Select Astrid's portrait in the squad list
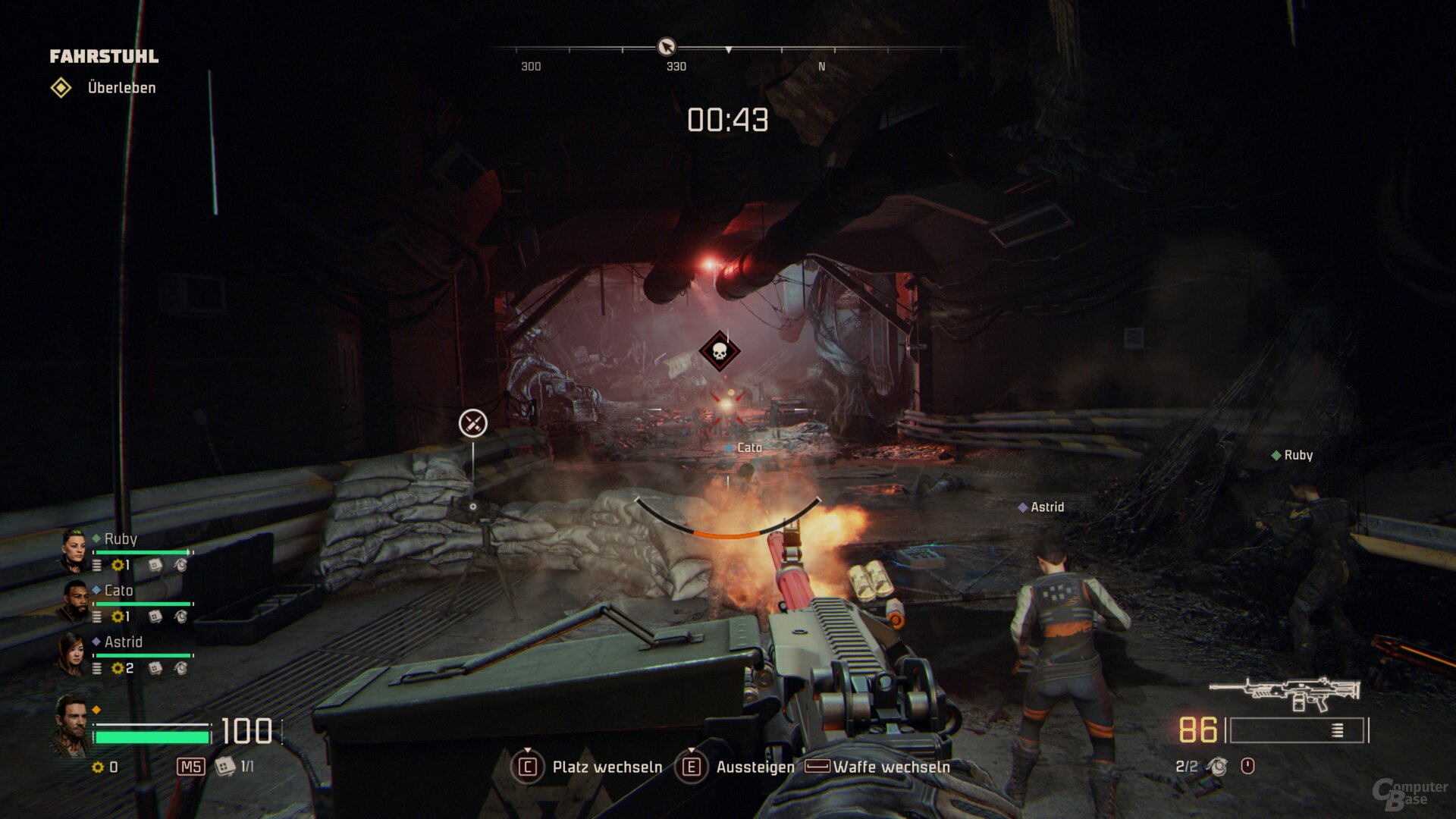 72,654
